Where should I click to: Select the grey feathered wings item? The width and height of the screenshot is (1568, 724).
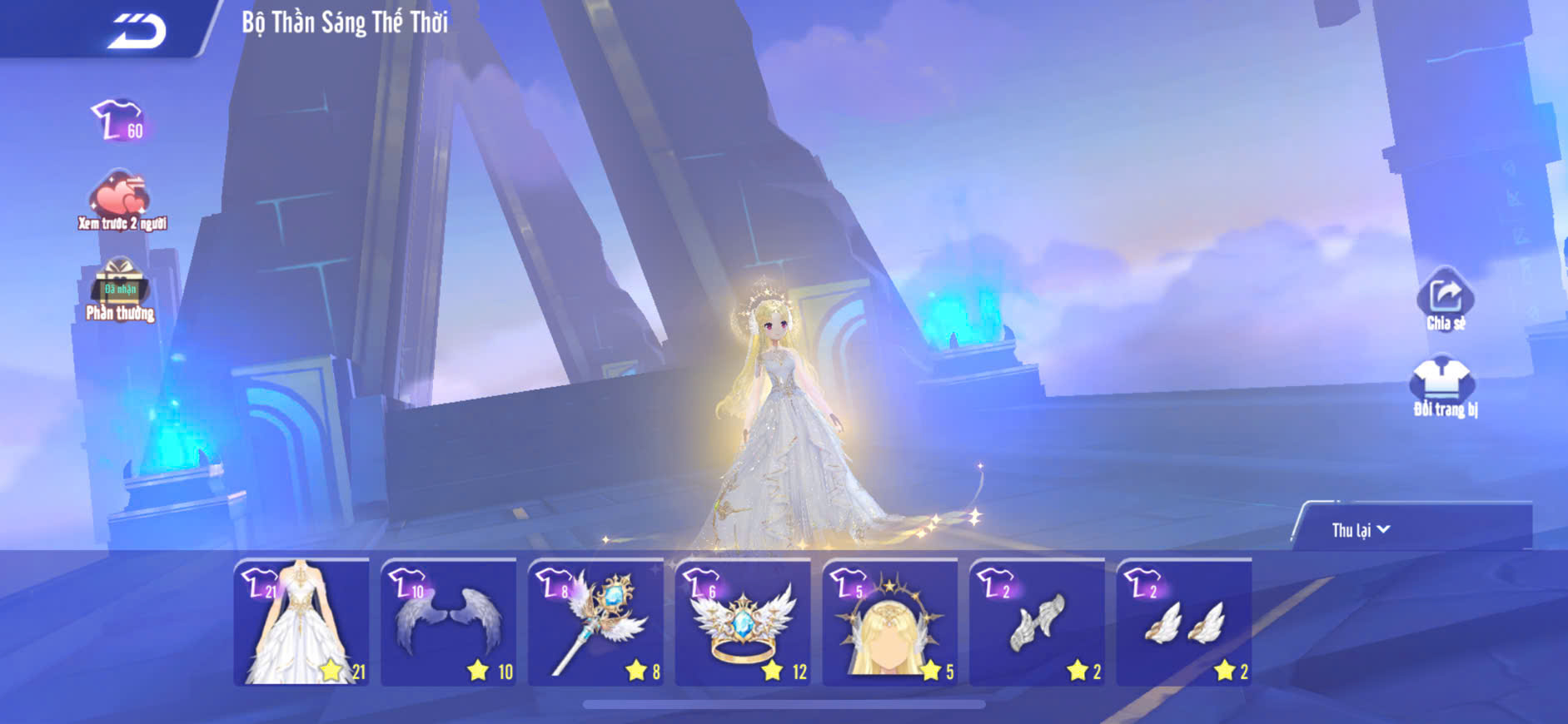pos(449,622)
